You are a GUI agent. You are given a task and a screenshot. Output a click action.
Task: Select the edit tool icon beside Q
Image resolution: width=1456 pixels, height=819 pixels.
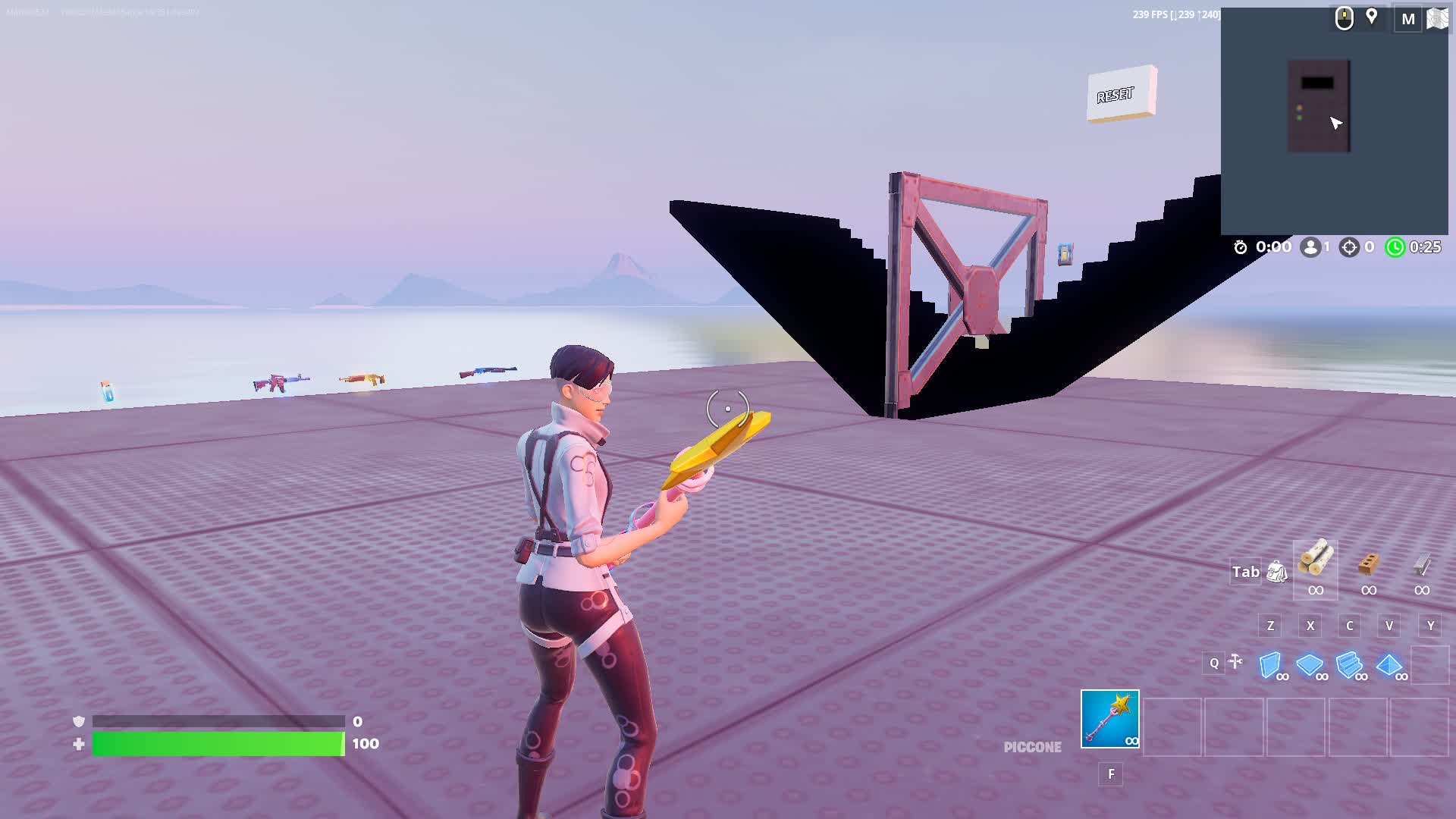click(1235, 663)
